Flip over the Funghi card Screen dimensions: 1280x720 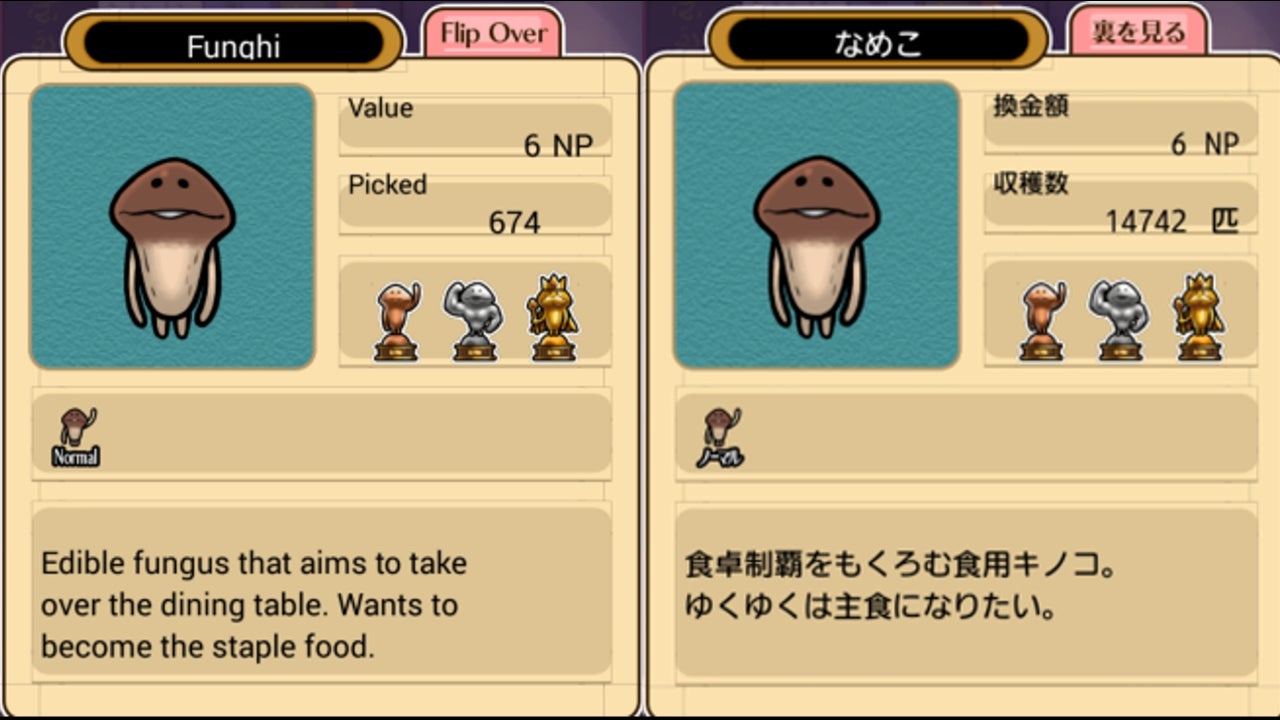coord(493,34)
